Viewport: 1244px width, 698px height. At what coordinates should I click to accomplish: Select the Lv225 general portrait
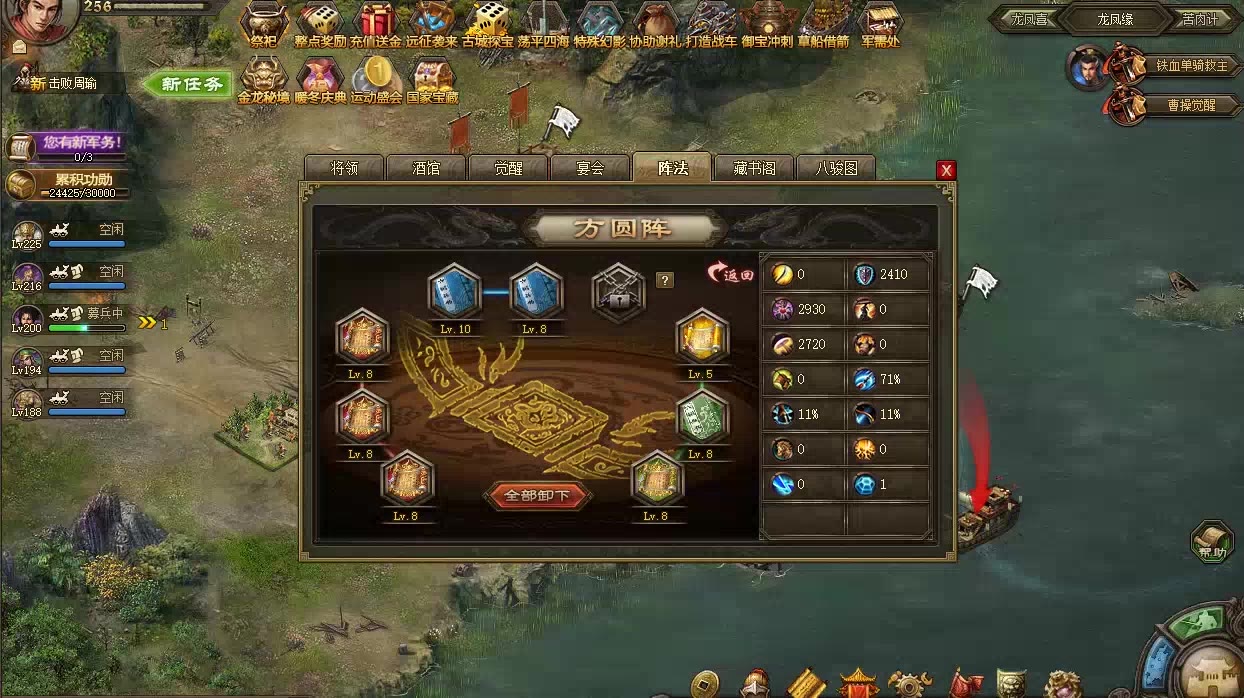point(27,235)
